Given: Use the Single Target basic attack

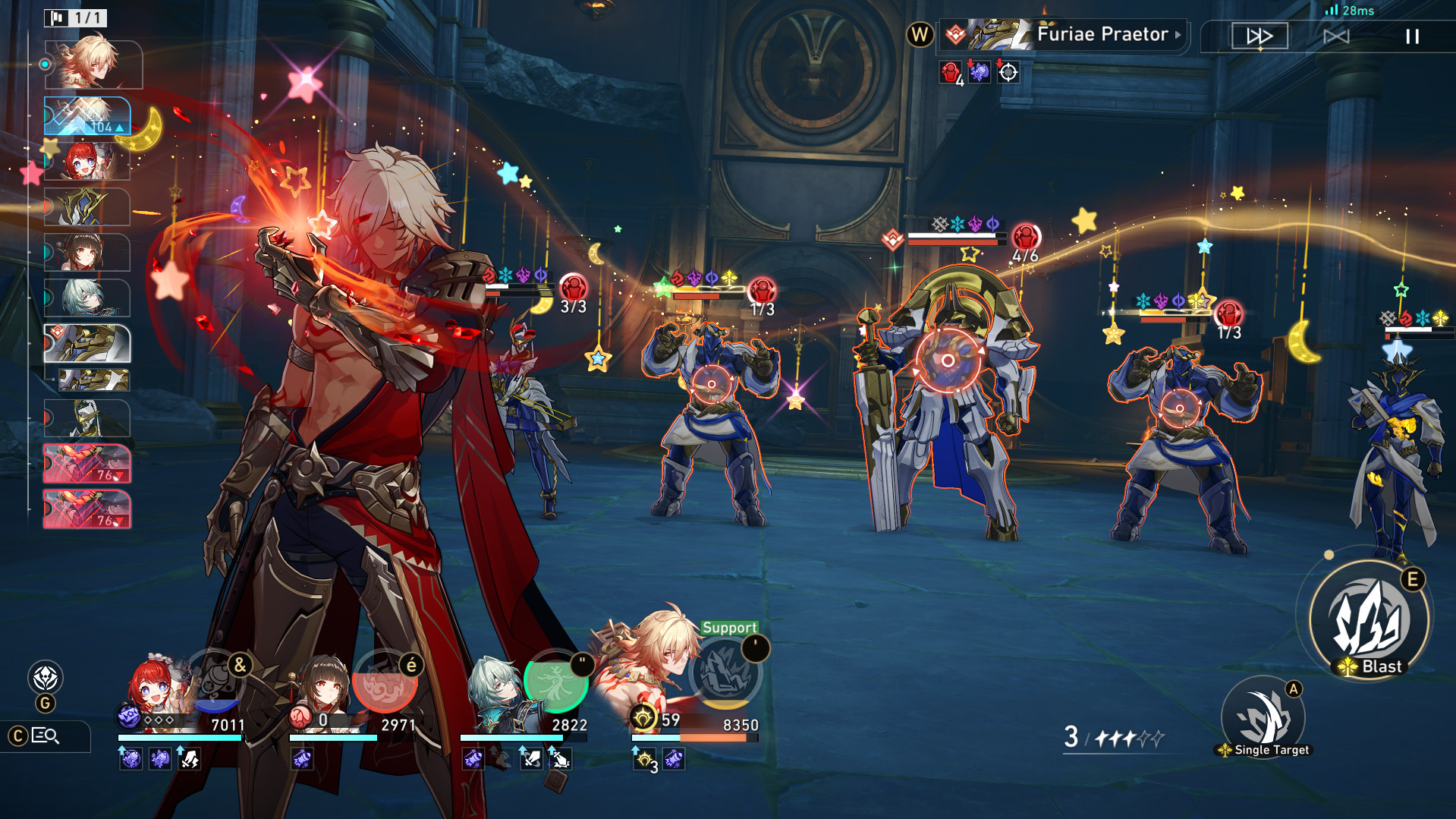Looking at the screenshot, I should click(x=1263, y=717).
